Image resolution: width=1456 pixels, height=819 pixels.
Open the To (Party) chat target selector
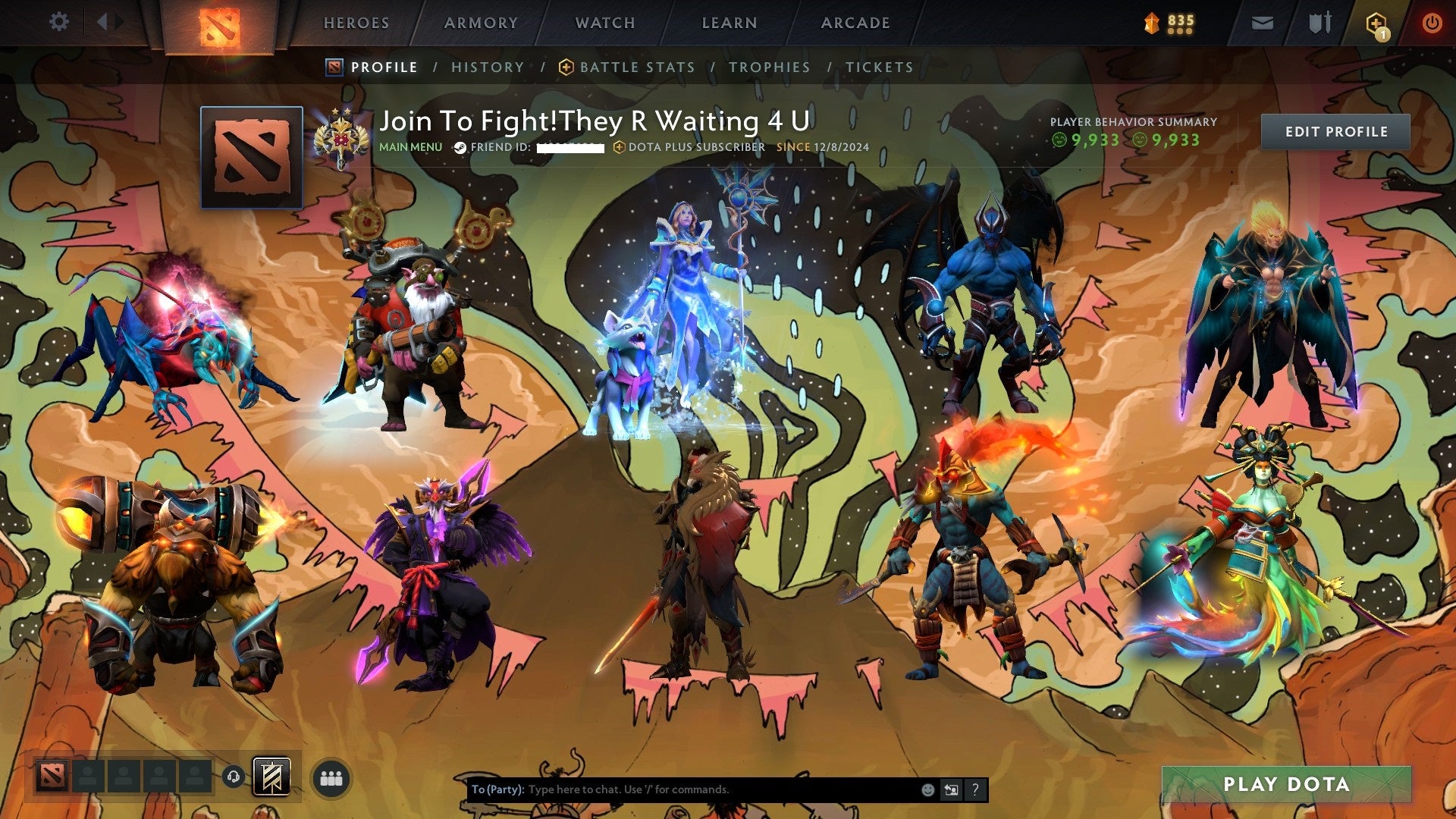click(x=497, y=789)
